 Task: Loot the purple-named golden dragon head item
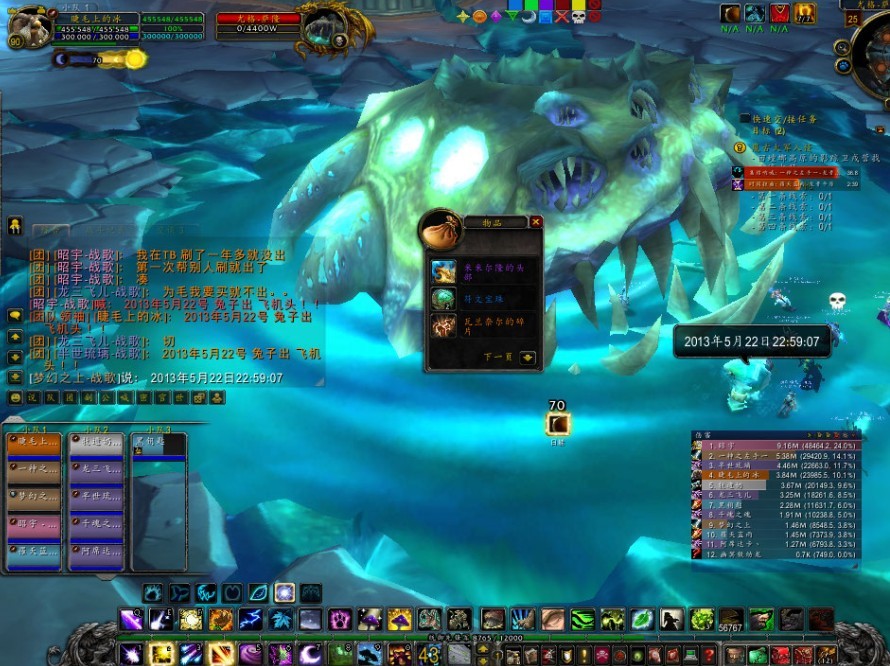[x=444, y=271]
